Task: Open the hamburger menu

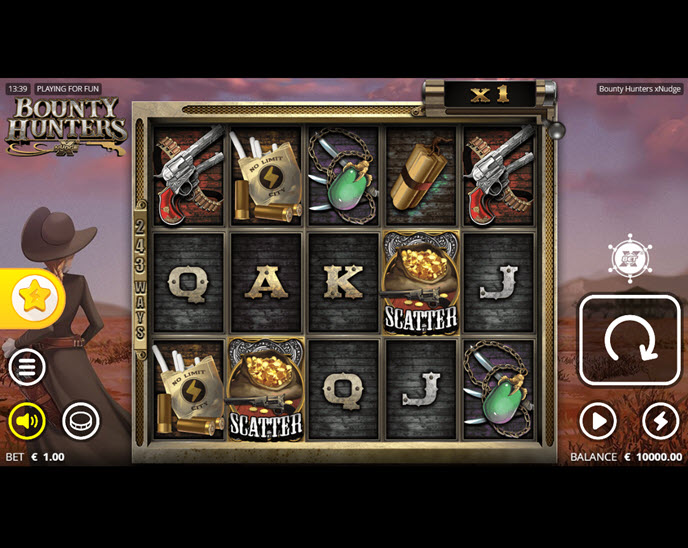Action: click(x=27, y=367)
